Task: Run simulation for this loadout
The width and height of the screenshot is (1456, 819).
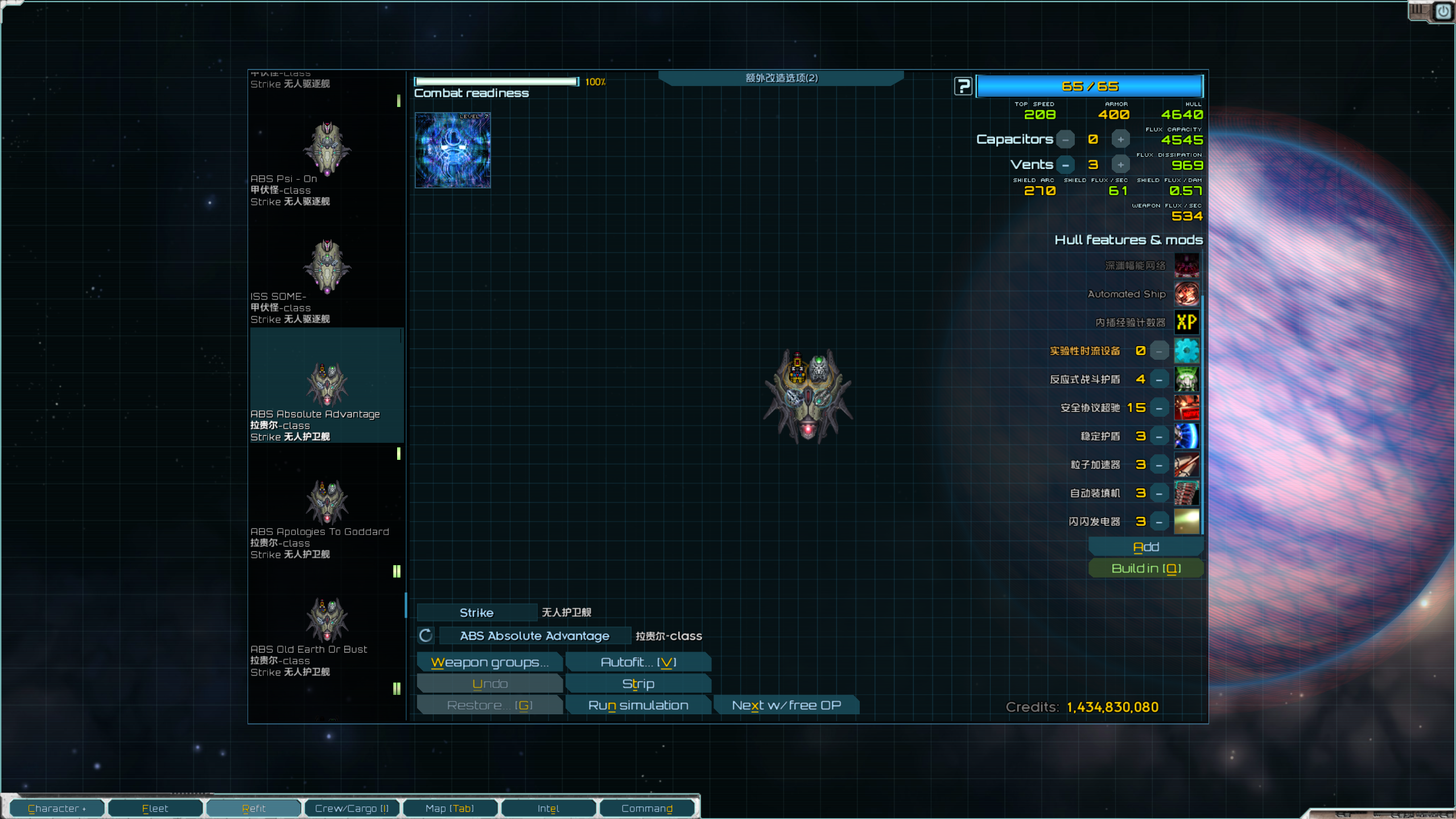Action: point(638,705)
